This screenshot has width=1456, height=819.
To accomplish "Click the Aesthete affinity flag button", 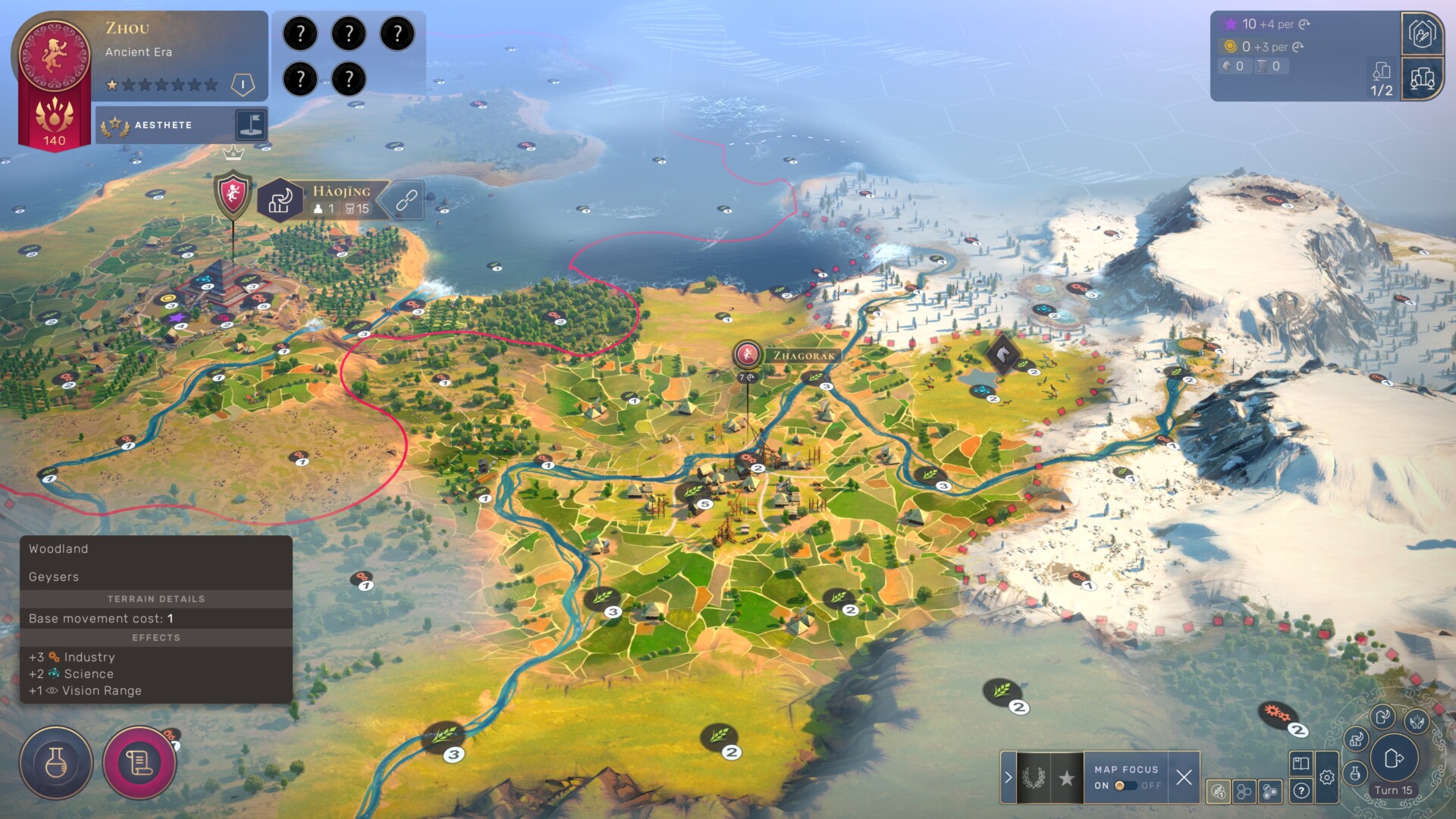I will (250, 124).
